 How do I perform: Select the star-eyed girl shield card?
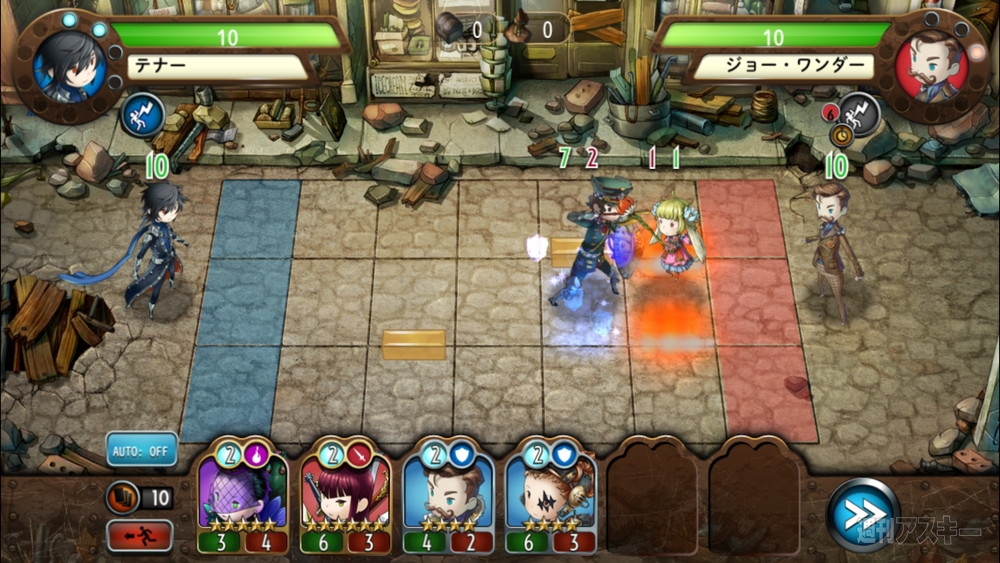(x=550, y=496)
